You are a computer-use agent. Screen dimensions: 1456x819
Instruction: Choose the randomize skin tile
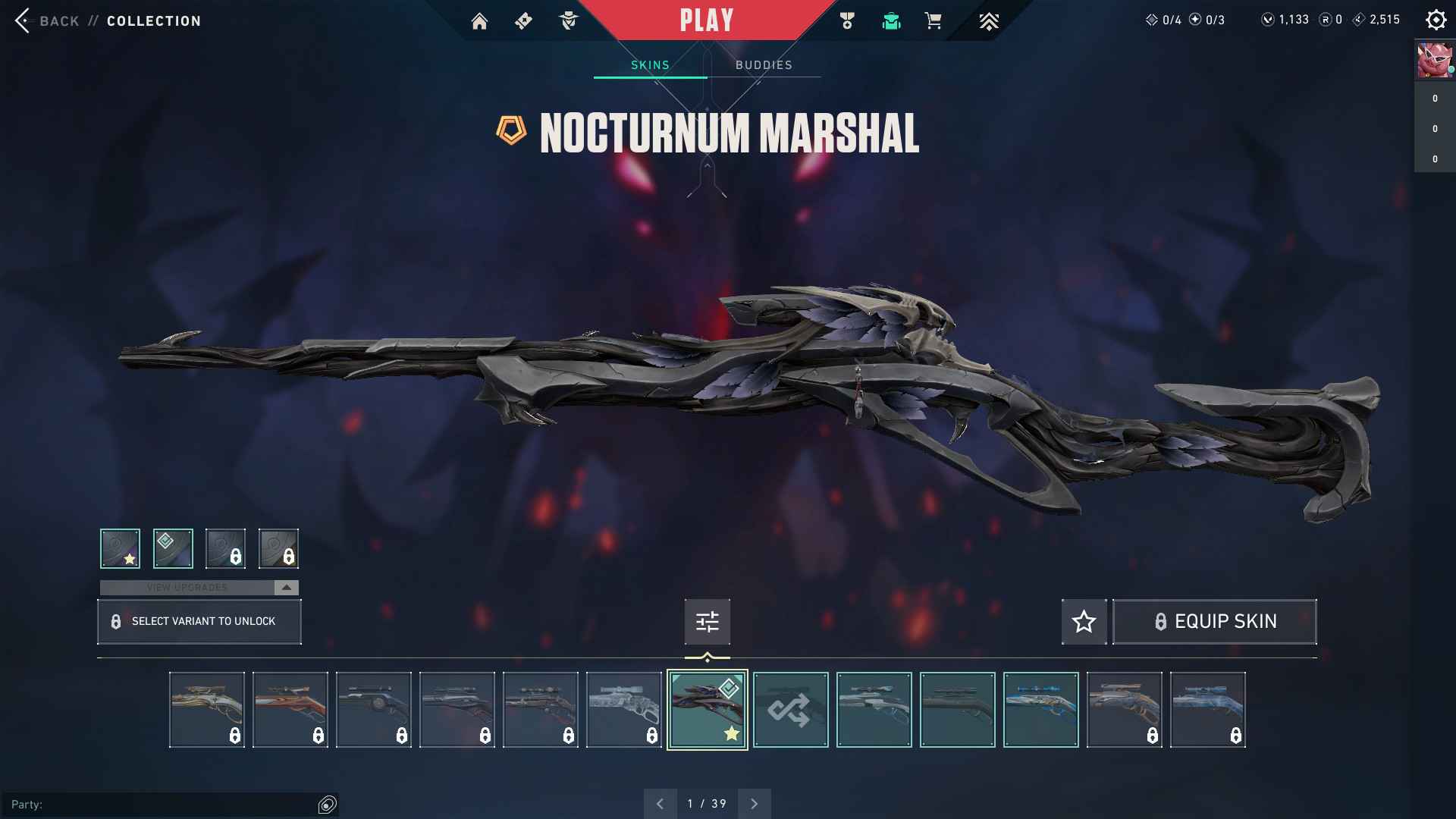[790, 710]
